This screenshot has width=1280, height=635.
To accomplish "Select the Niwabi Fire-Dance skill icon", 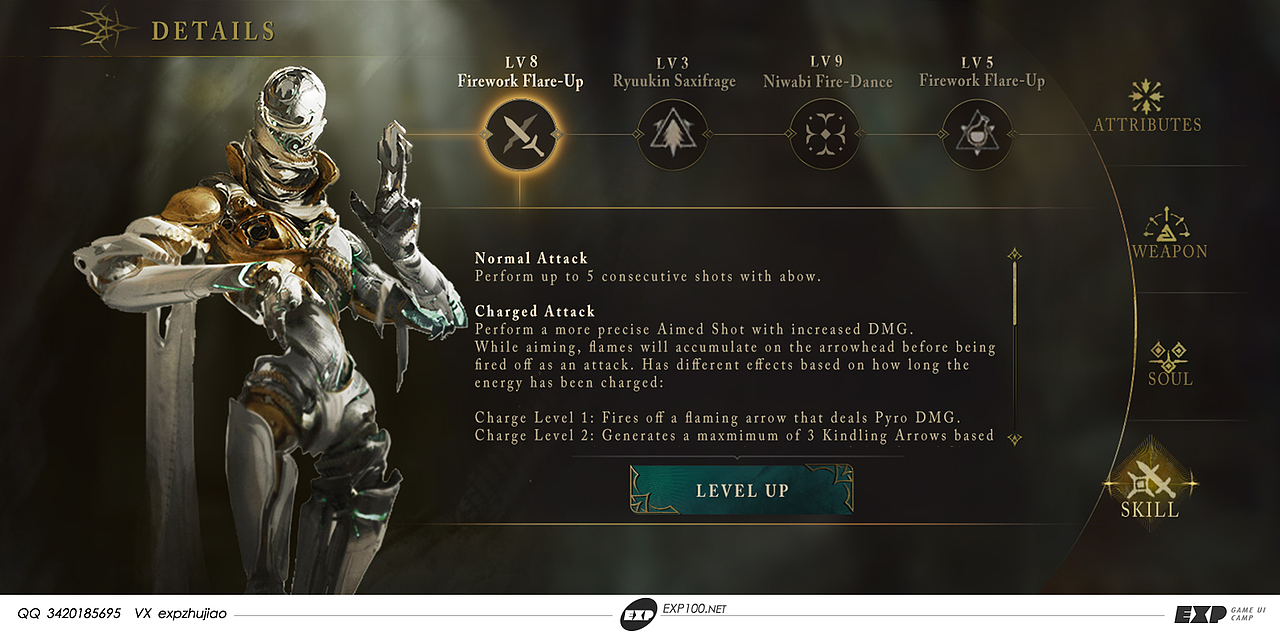I will 825,133.
